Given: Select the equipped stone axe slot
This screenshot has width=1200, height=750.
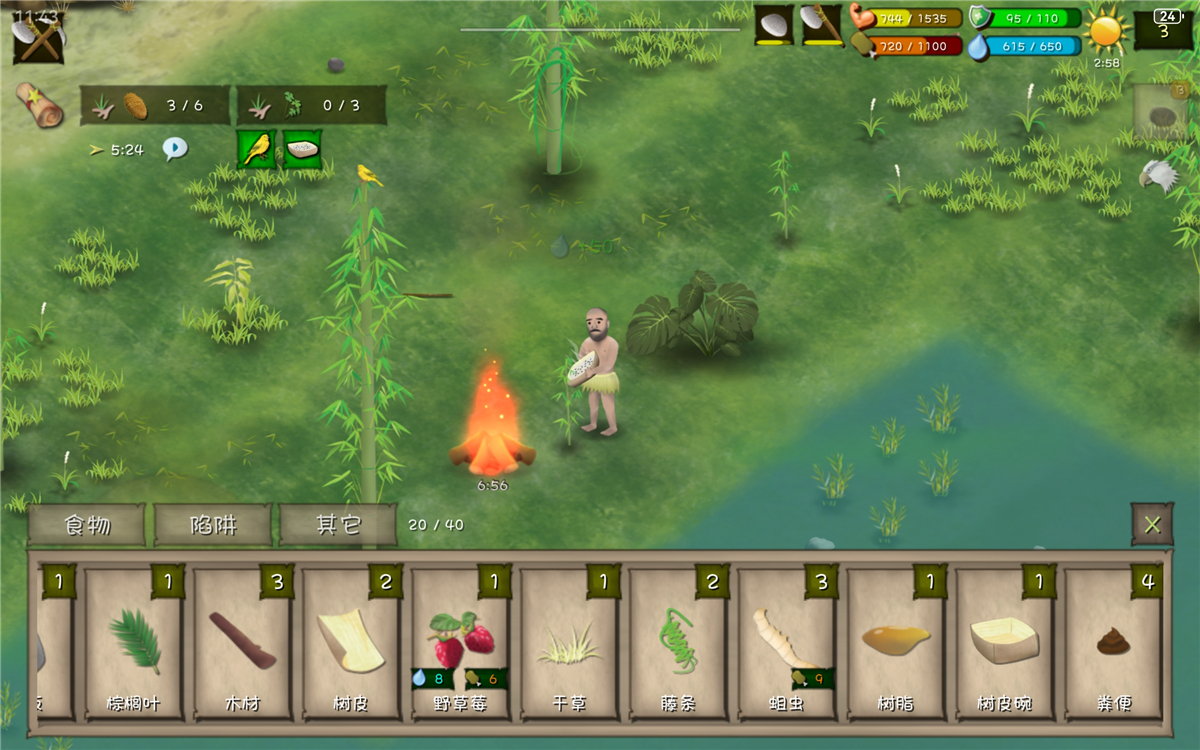Looking at the screenshot, I should pos(822,25).
